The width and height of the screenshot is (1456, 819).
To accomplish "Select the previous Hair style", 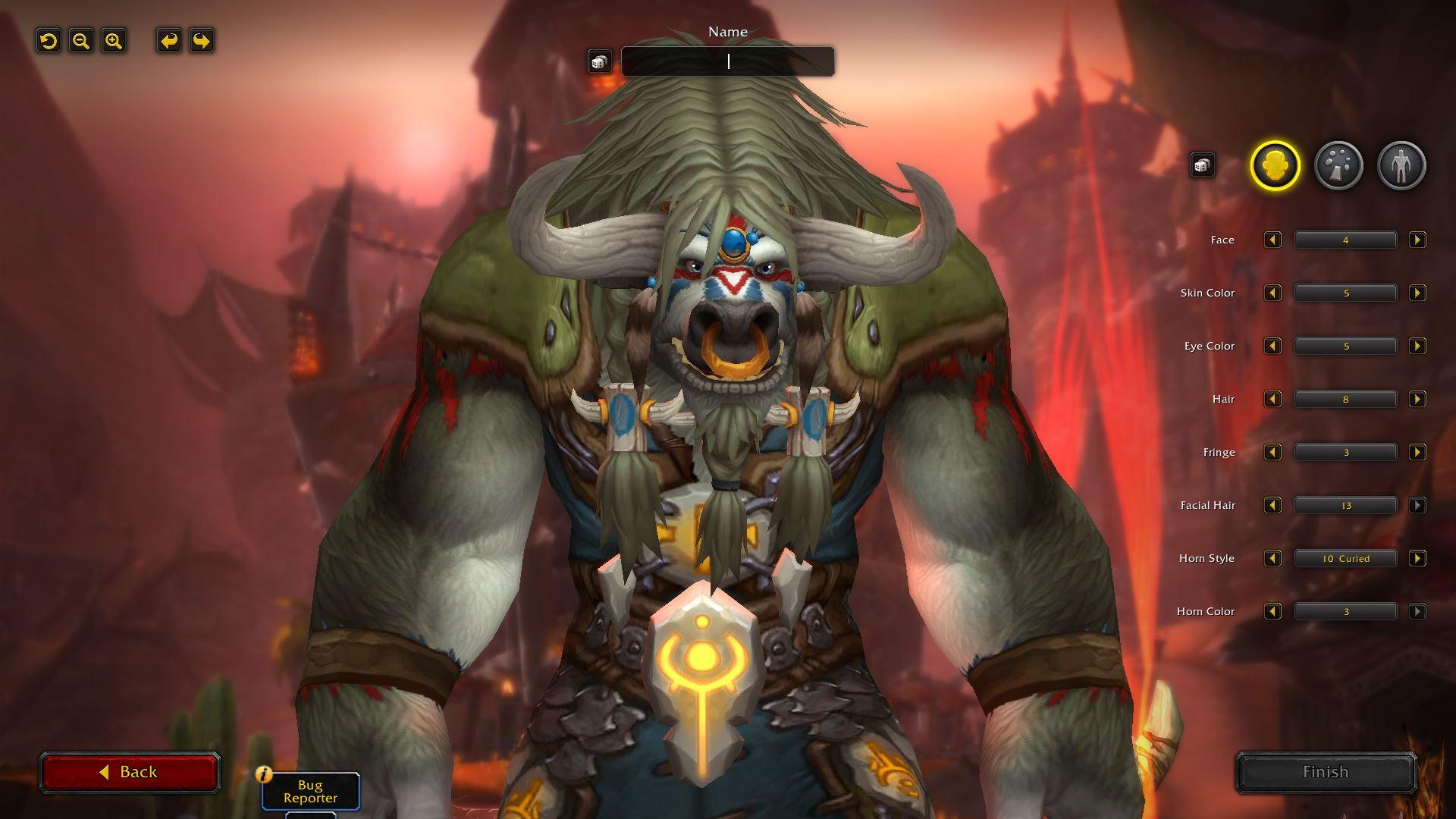I will (x=1273, y=399).
